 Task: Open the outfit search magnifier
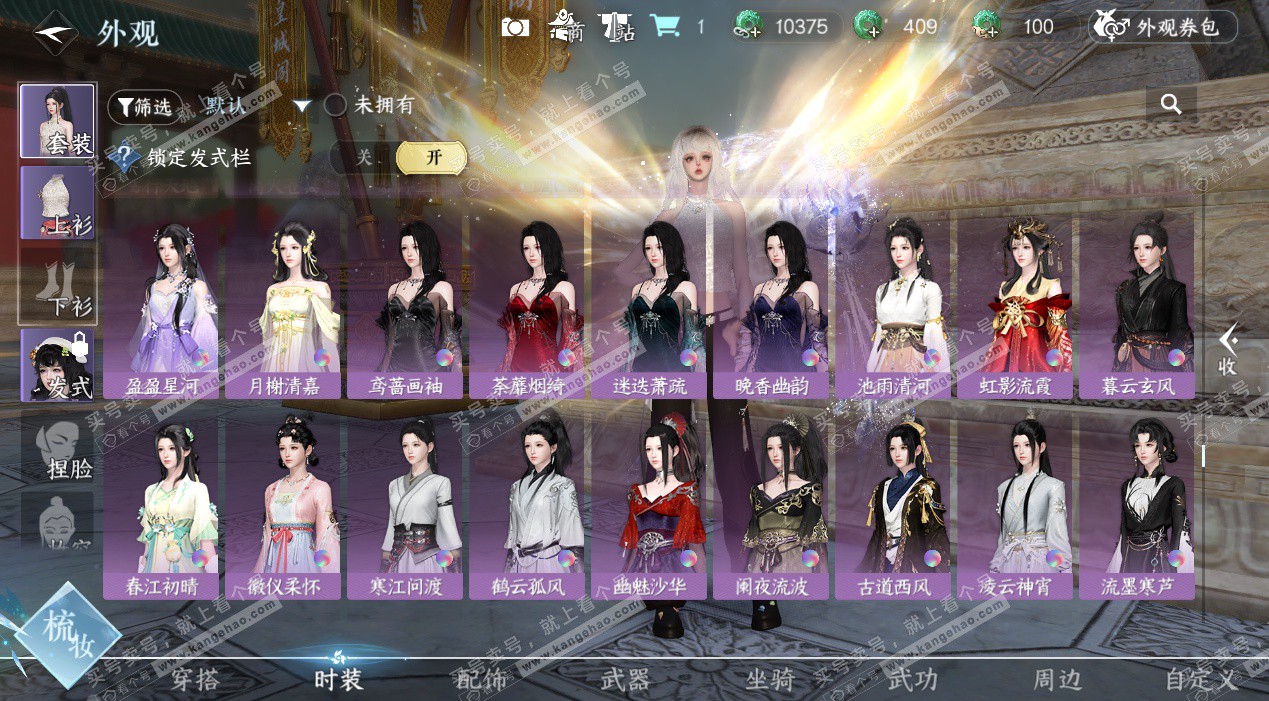[x=1171, y=104]
